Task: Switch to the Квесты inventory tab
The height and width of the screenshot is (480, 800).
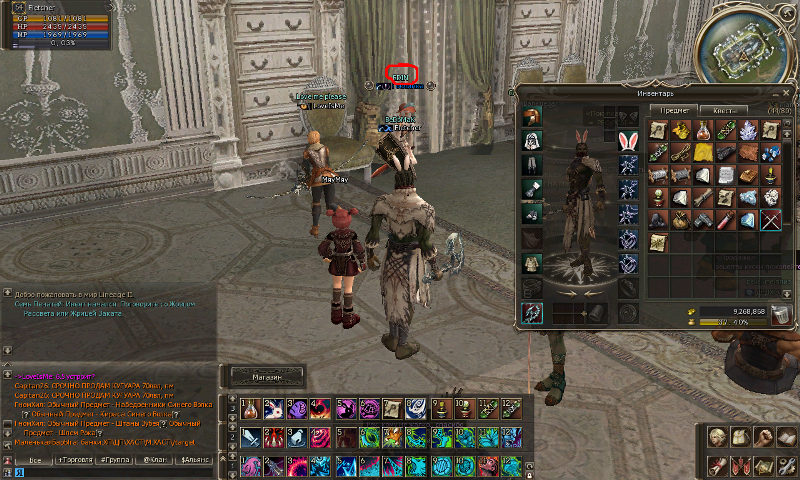Action: 724,110
